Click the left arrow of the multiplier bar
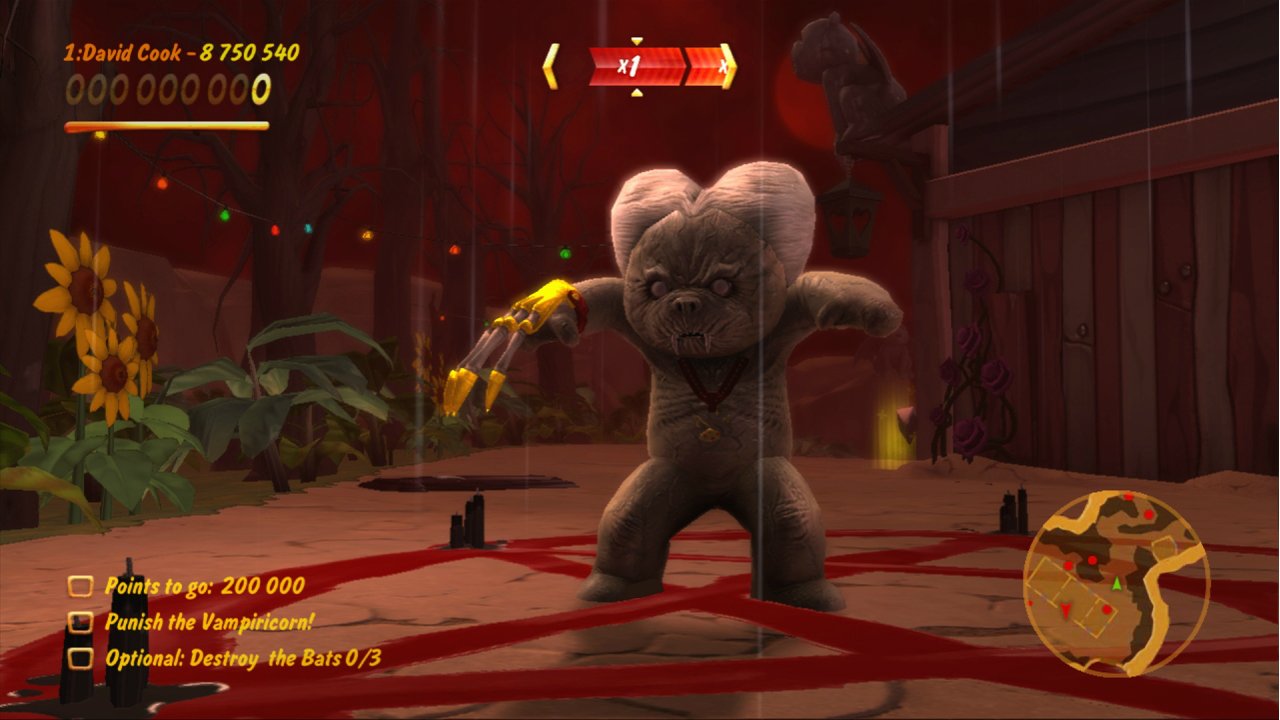Image resolution: width=1280 pixels, height=720 pixels. (x=550, y=66)
